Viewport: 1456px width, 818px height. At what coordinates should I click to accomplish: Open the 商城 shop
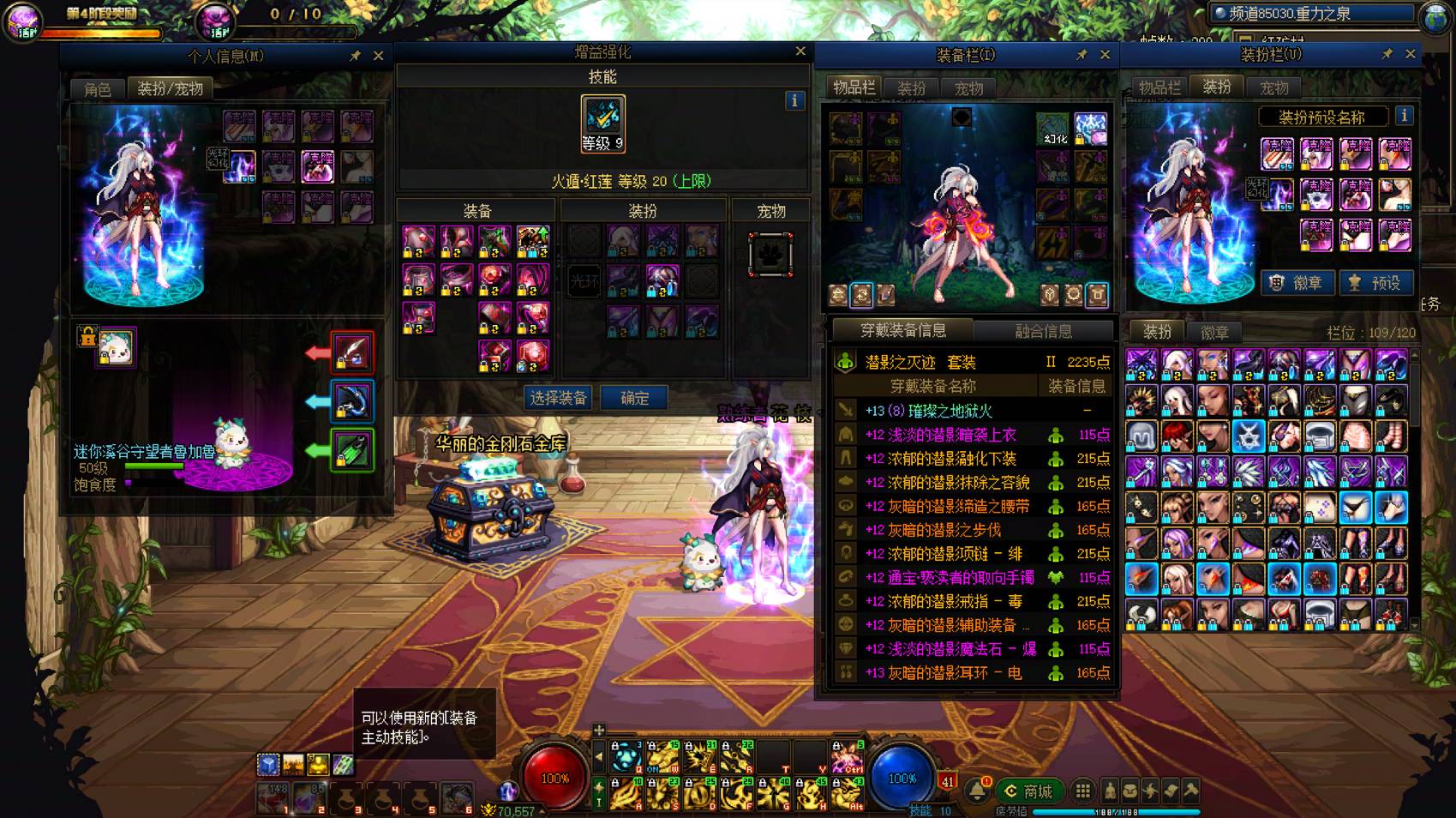1028,791
